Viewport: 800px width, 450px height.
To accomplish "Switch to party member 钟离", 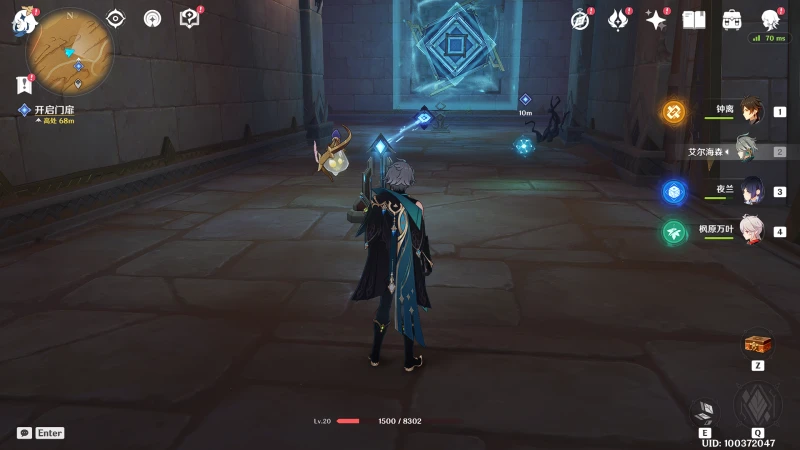I will (750, 111).
